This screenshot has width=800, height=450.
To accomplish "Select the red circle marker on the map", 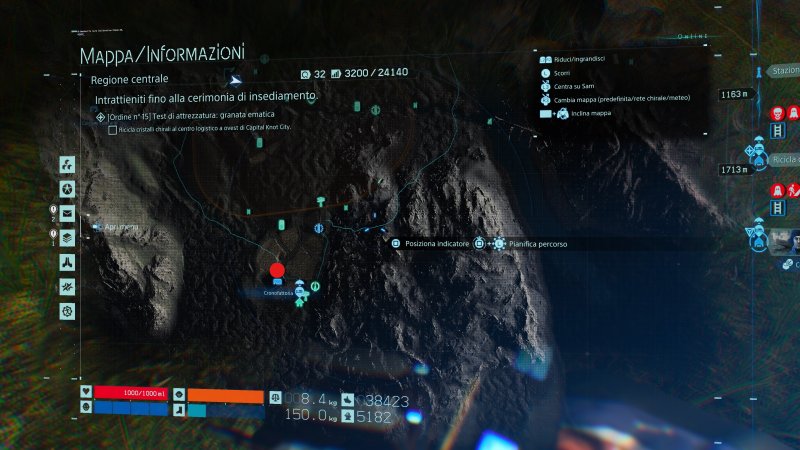I will pyautogui.click(x=277, y=270).
